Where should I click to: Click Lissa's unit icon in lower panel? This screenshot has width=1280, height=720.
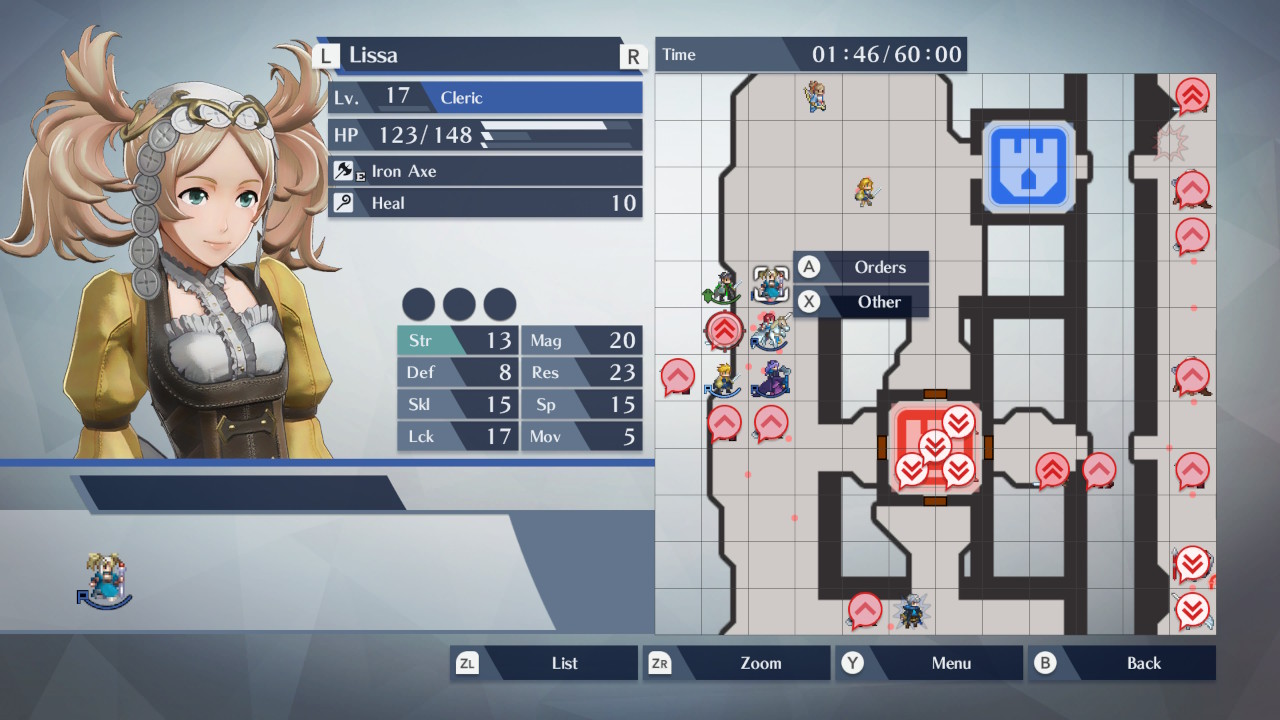(105, 582)
